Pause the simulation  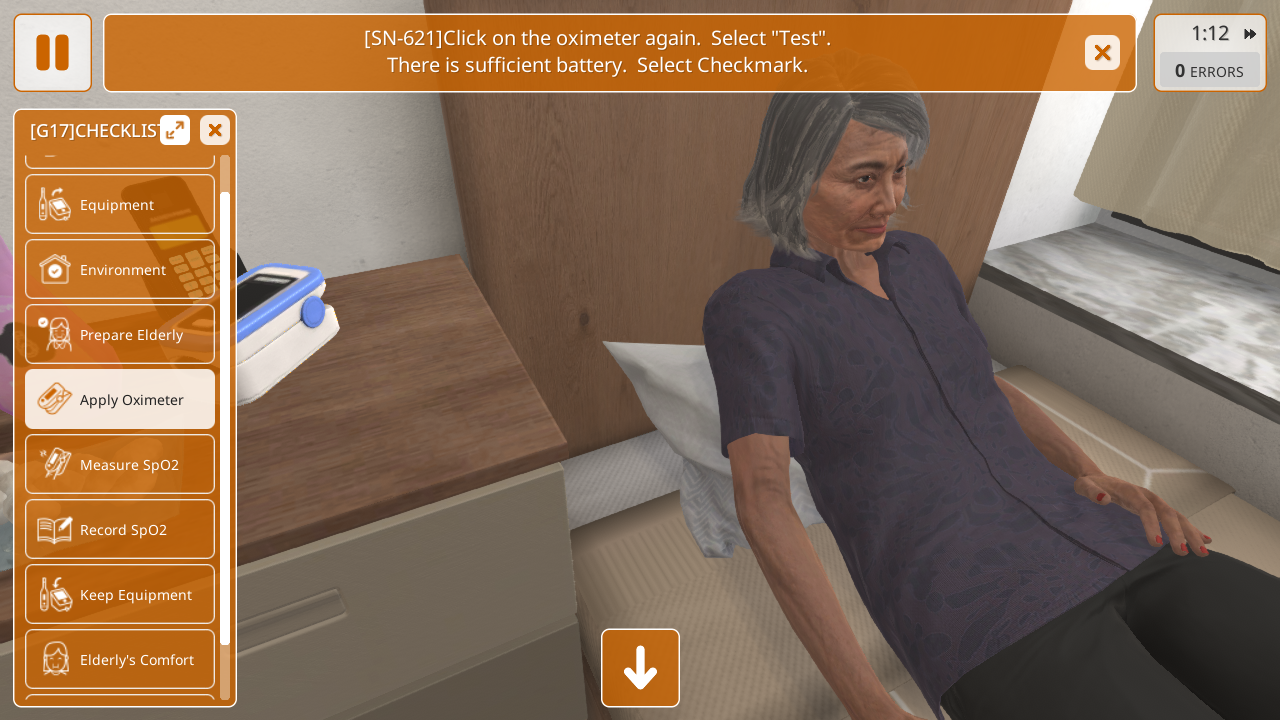[x=52, y=53]
